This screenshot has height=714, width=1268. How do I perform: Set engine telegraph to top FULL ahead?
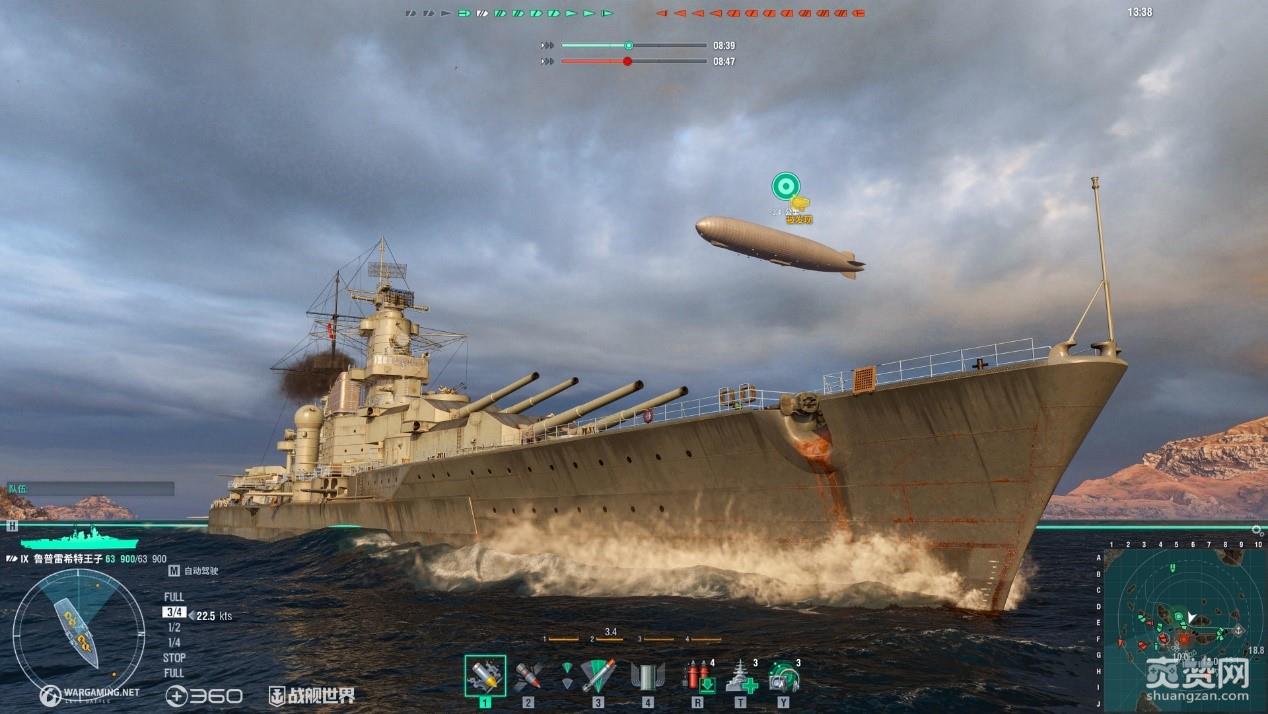click(174, 597)
